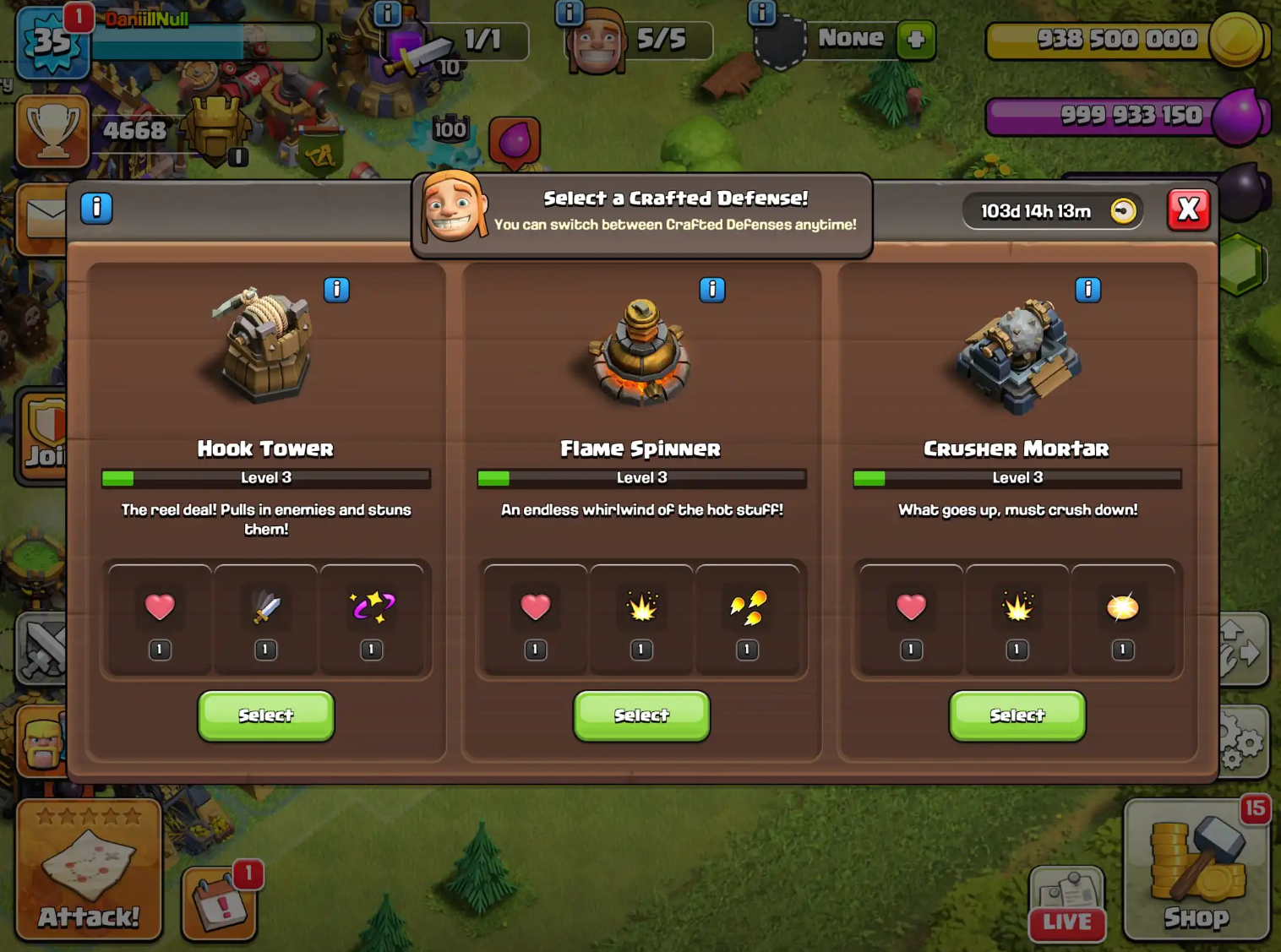View Crusher Mortar information
This screenshot has height=952, width=1281.
point(1087,290)
